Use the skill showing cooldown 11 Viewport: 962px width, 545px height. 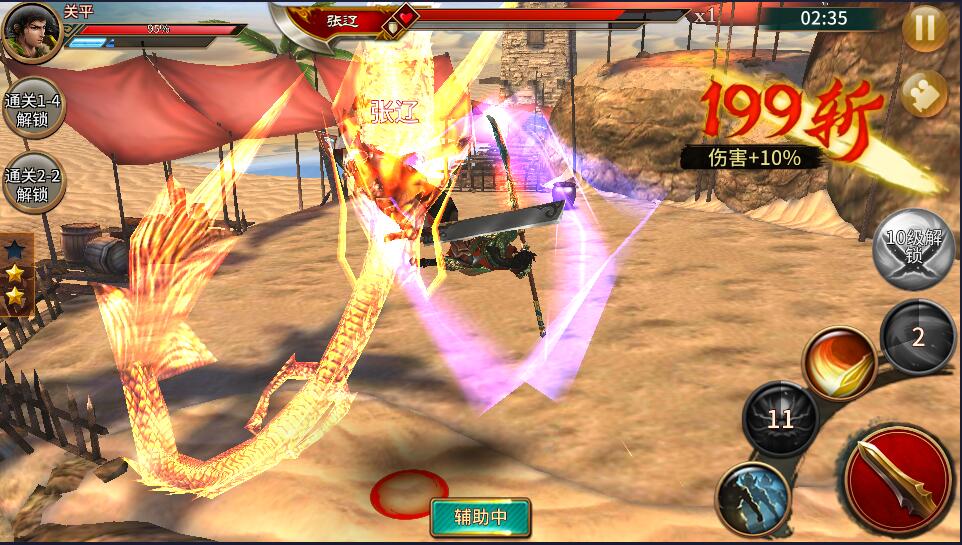[780, 419]
